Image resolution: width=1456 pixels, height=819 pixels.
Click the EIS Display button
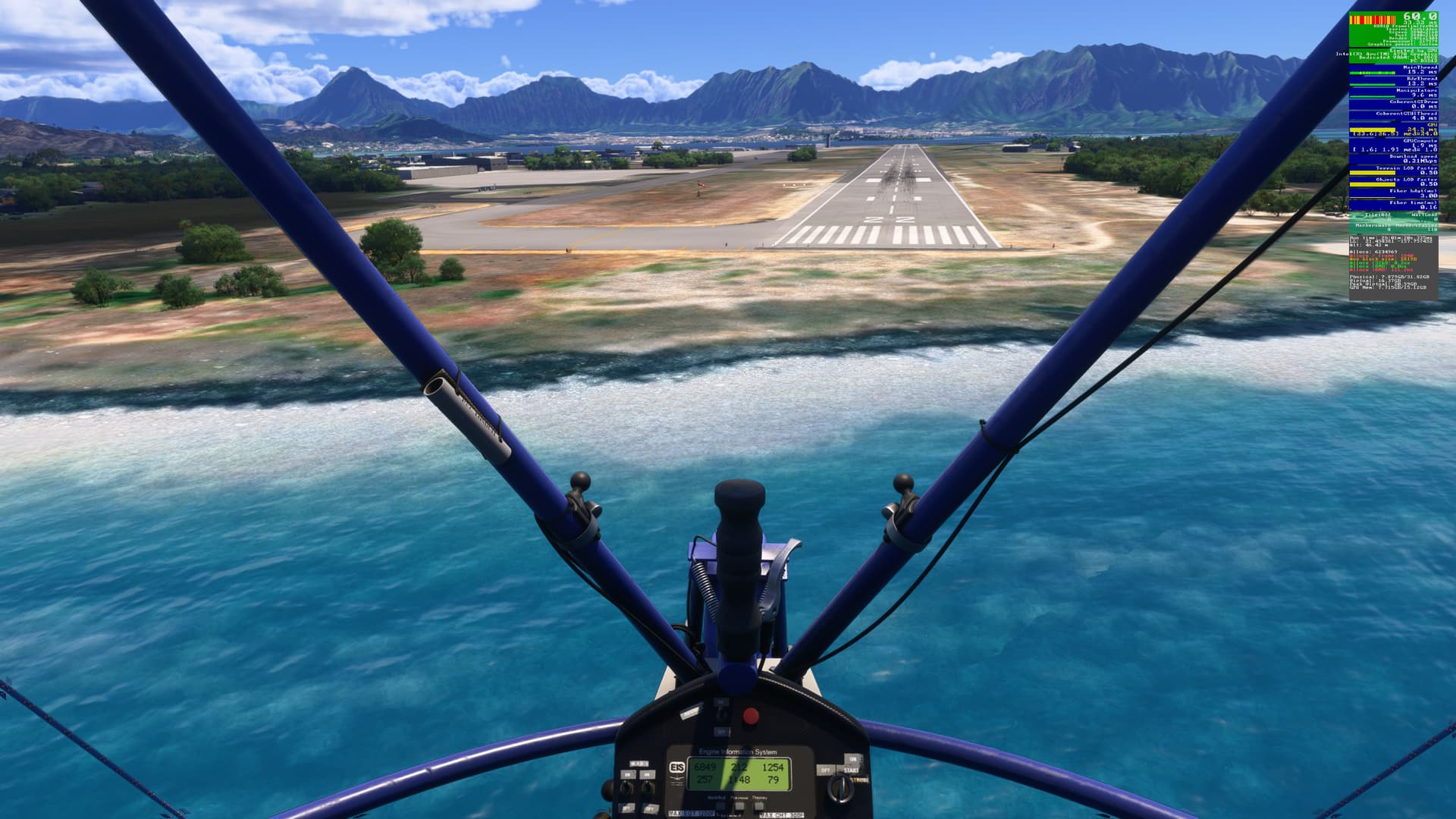point(761,806)
